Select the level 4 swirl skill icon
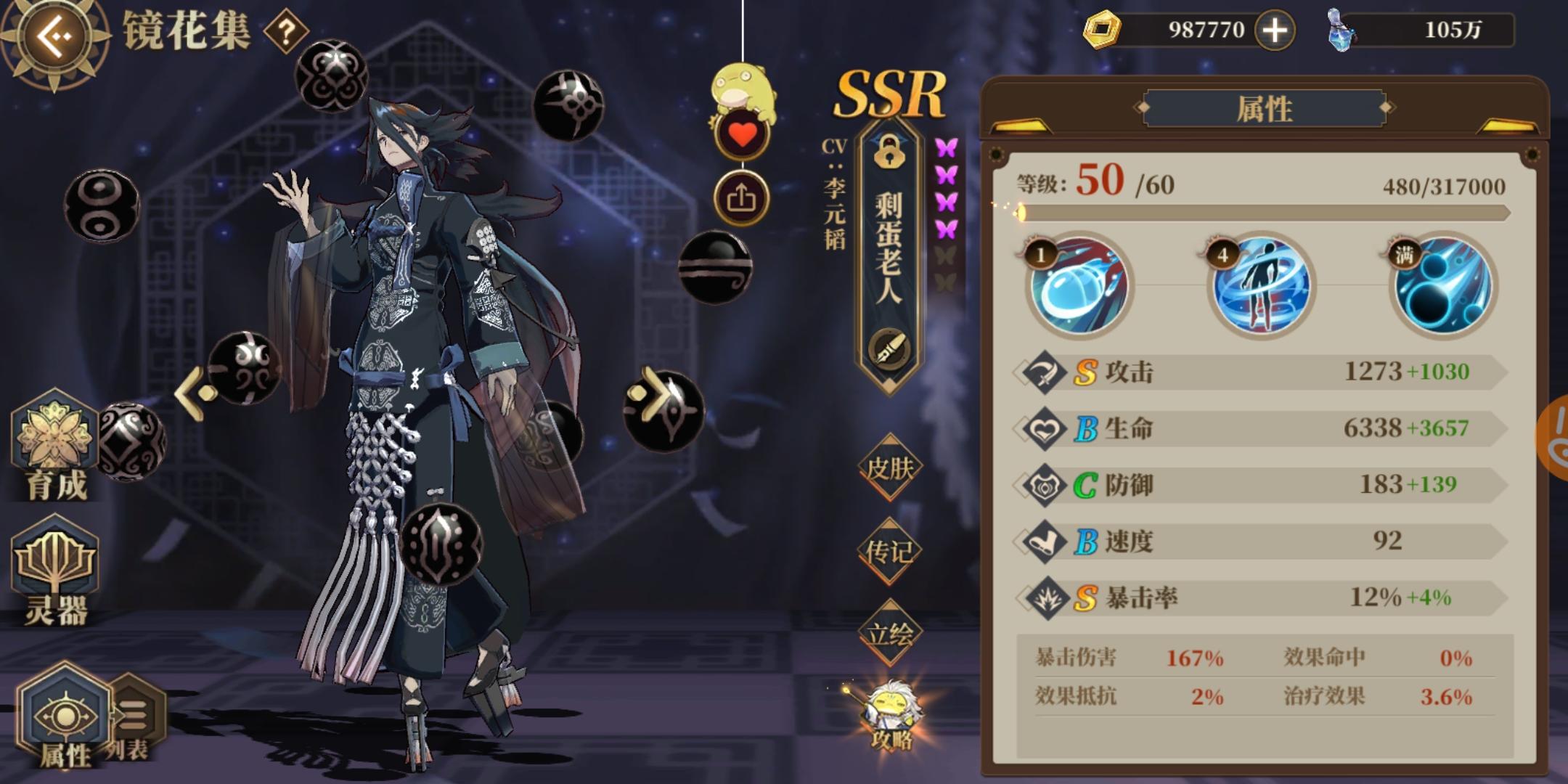 click(1263, 285)
